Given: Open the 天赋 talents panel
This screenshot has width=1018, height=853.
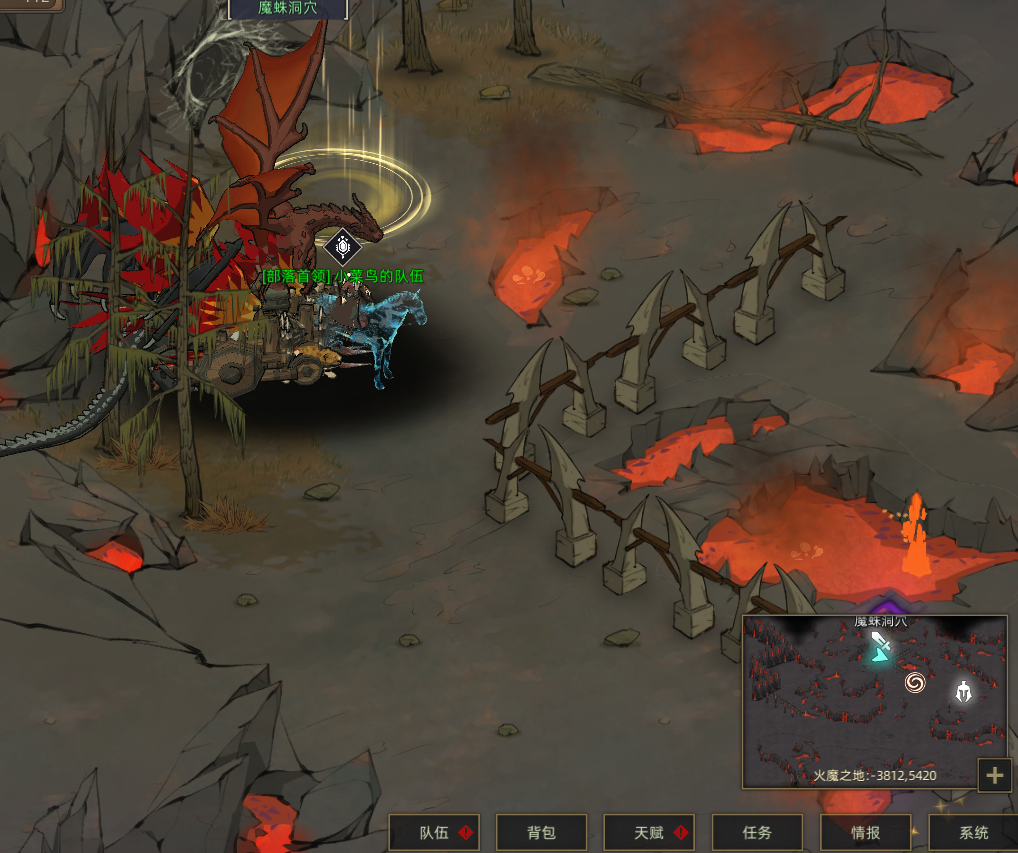Looking at the screenshot, I should 649,832.
